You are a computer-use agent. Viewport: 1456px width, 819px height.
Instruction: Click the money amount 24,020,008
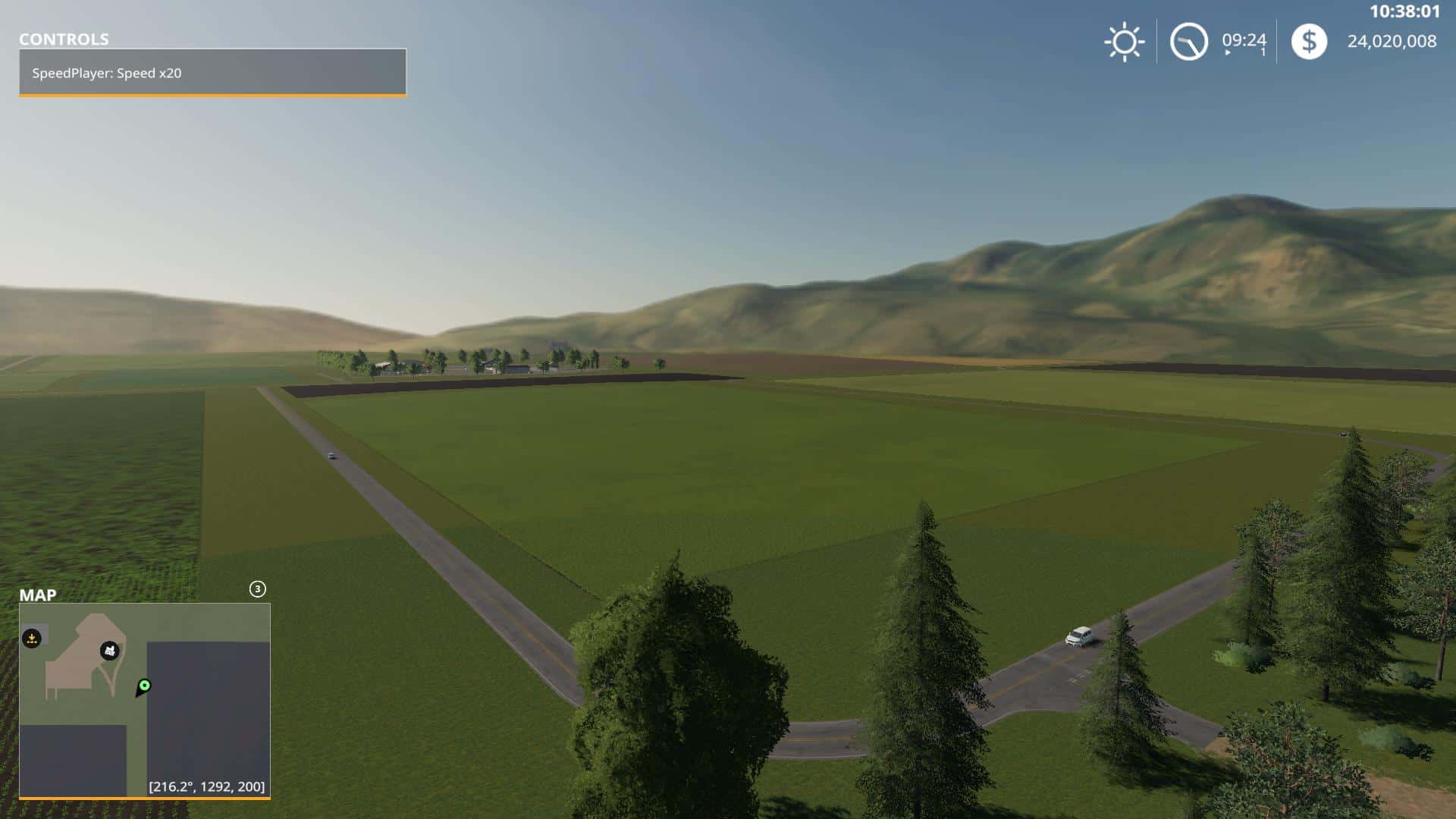click(x=1392, y=42)
